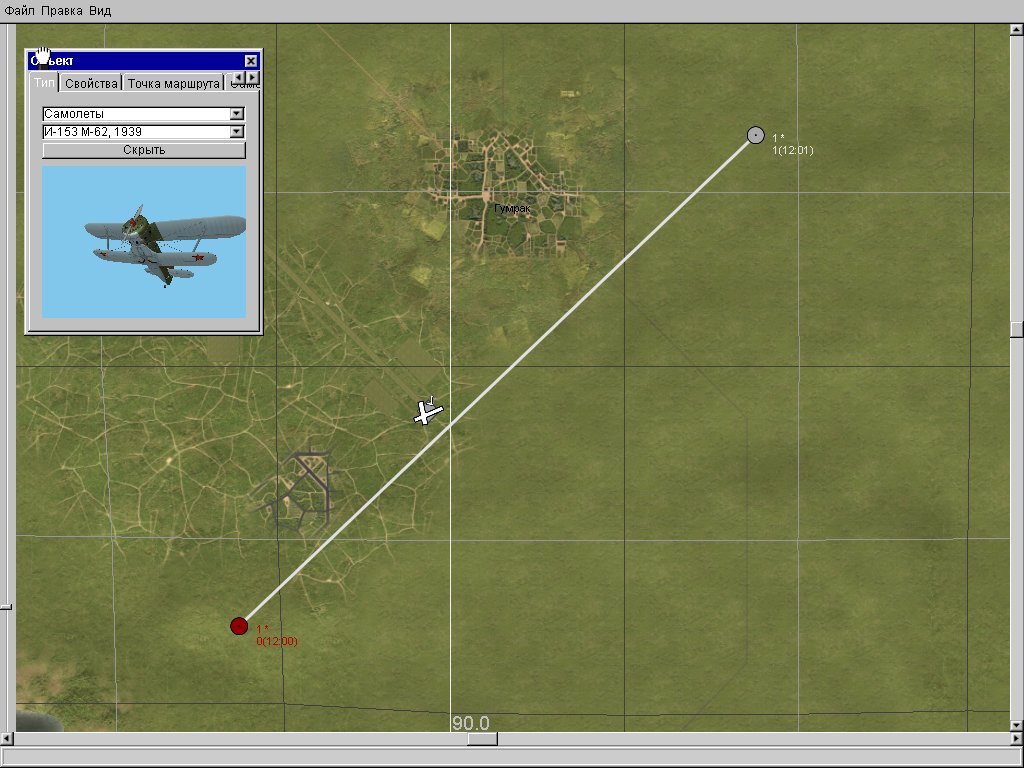The height and width of the screenshot is (768, 1024).
Task: Select the white aircraft icon on the route
Action: tap(428, 411)
